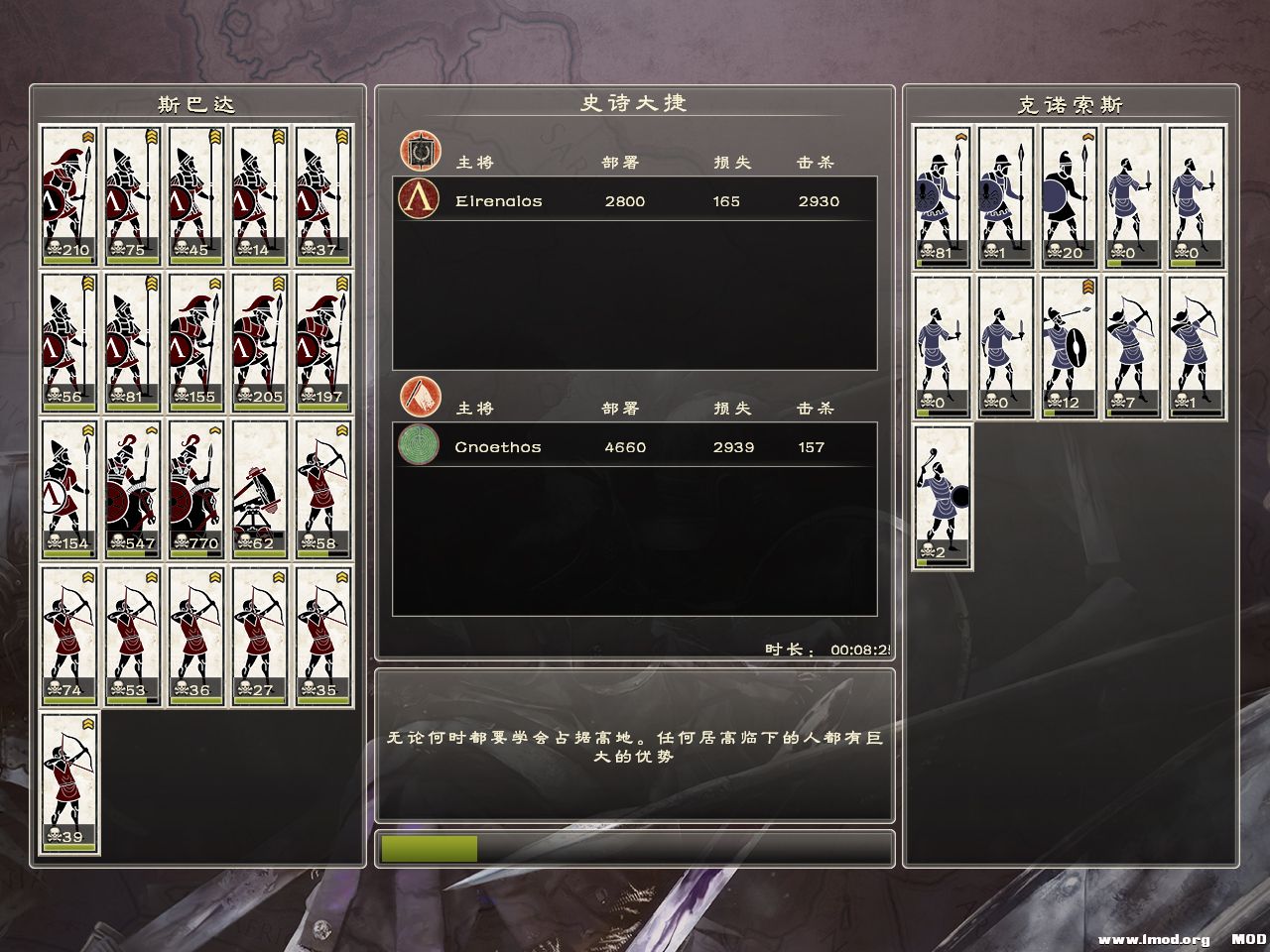This screenshot has width=1270, height=952.
Task: Select the peltast unit card showing 12 casualties
Action: 1068,347
